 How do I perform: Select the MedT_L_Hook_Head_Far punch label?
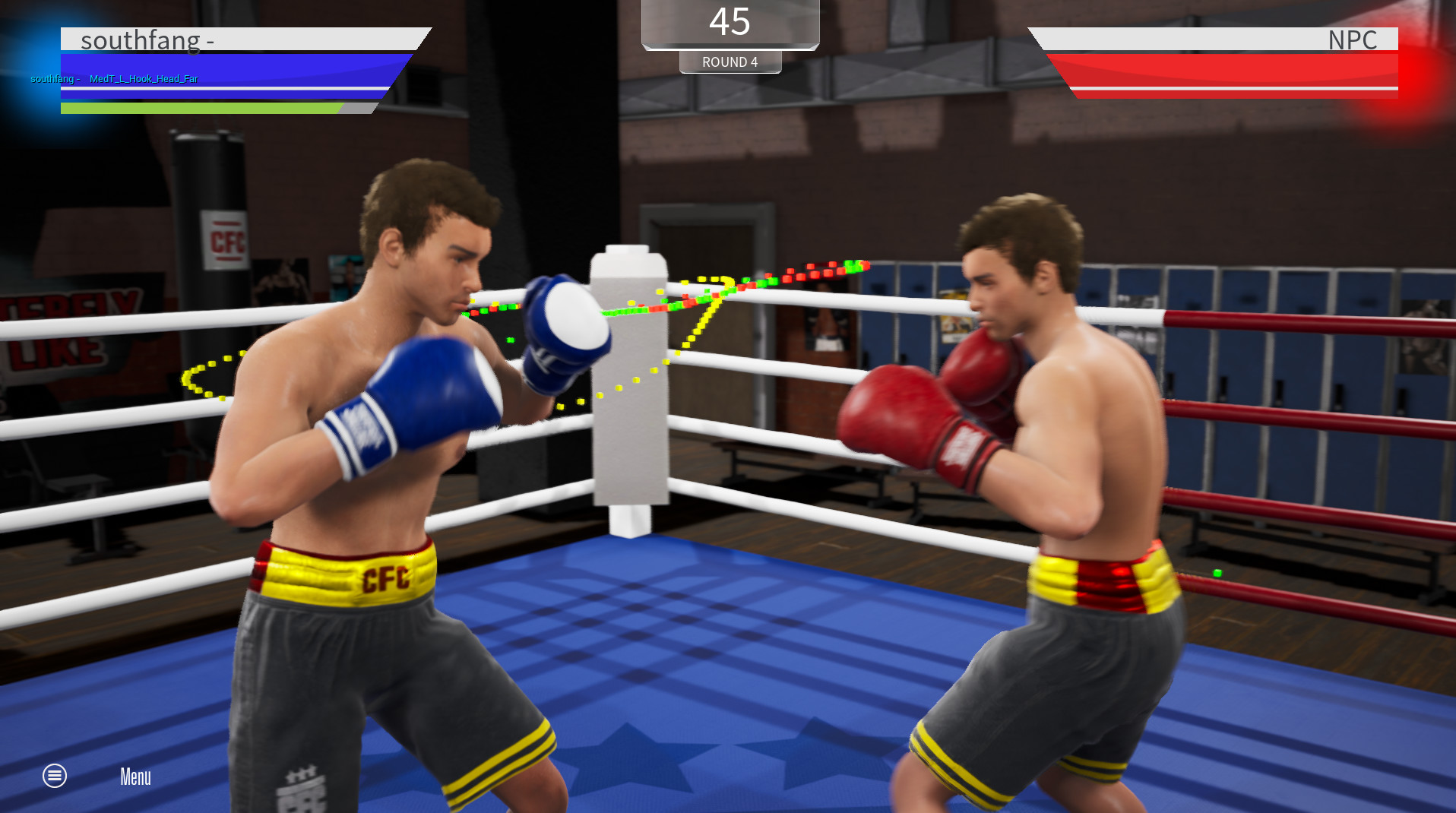[144, 78]
